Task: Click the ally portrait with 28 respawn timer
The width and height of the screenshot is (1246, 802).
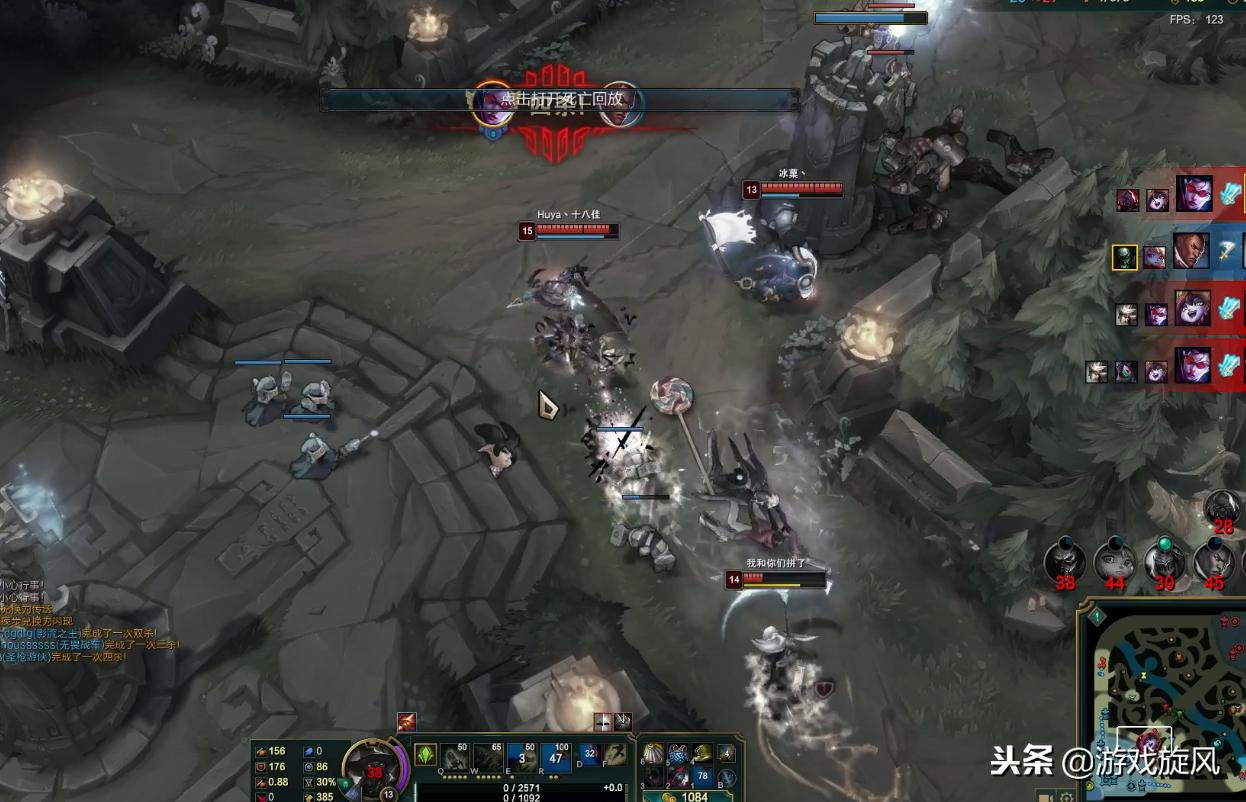Action: tap(1223, 508)
